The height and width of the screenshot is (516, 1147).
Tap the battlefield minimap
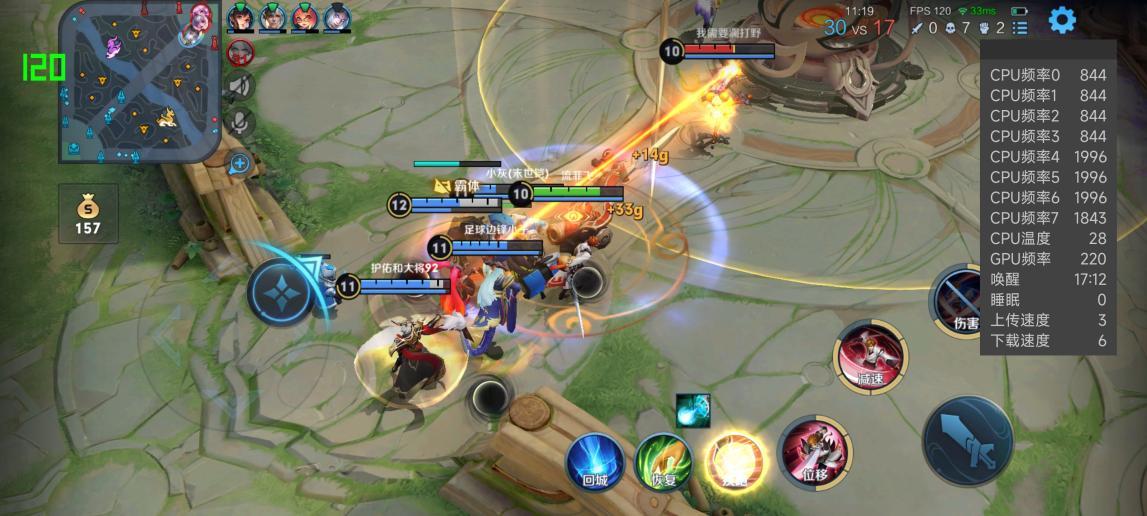click(139, 81)
